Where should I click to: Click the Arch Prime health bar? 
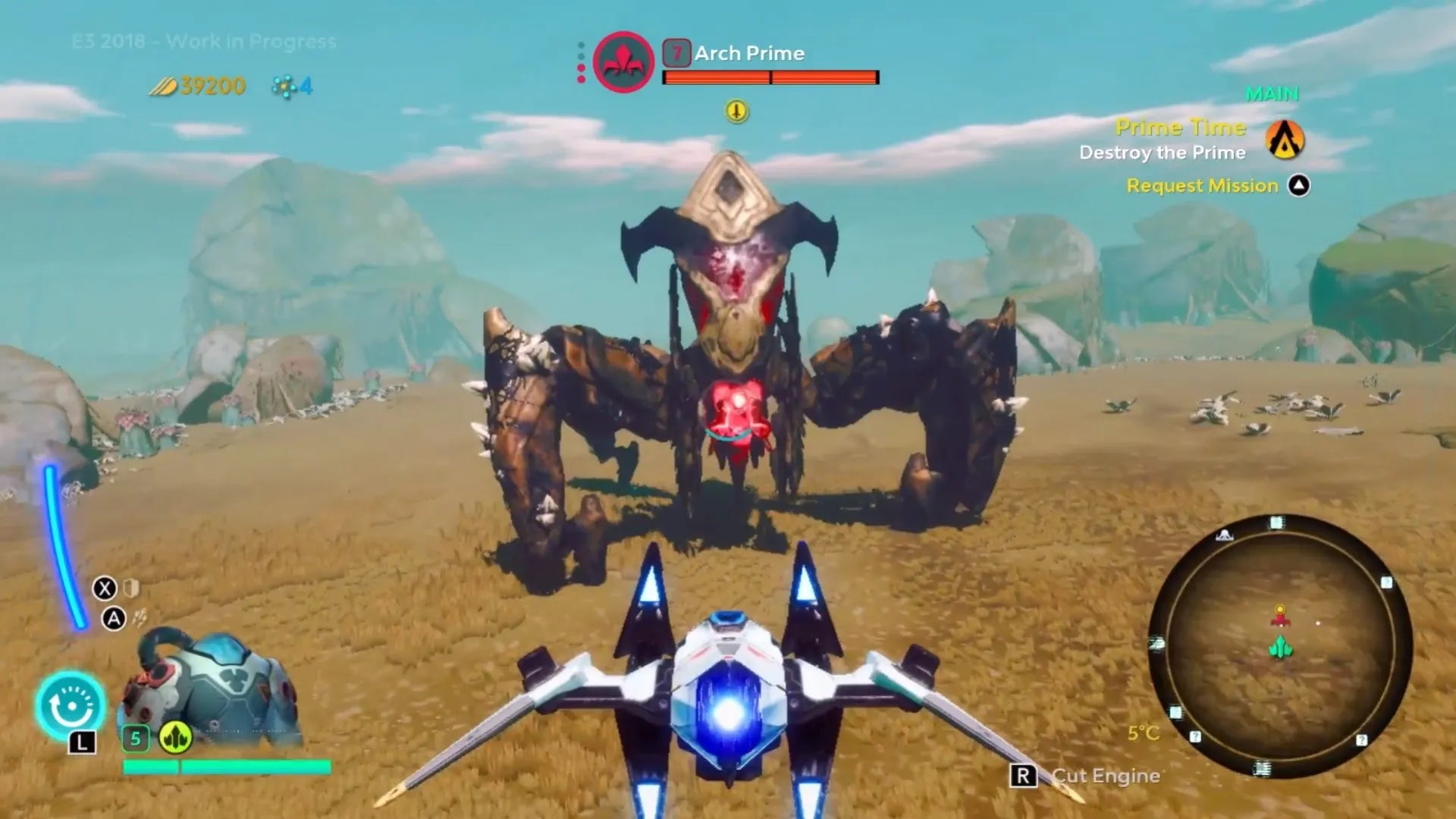click(x=770, y=77)
